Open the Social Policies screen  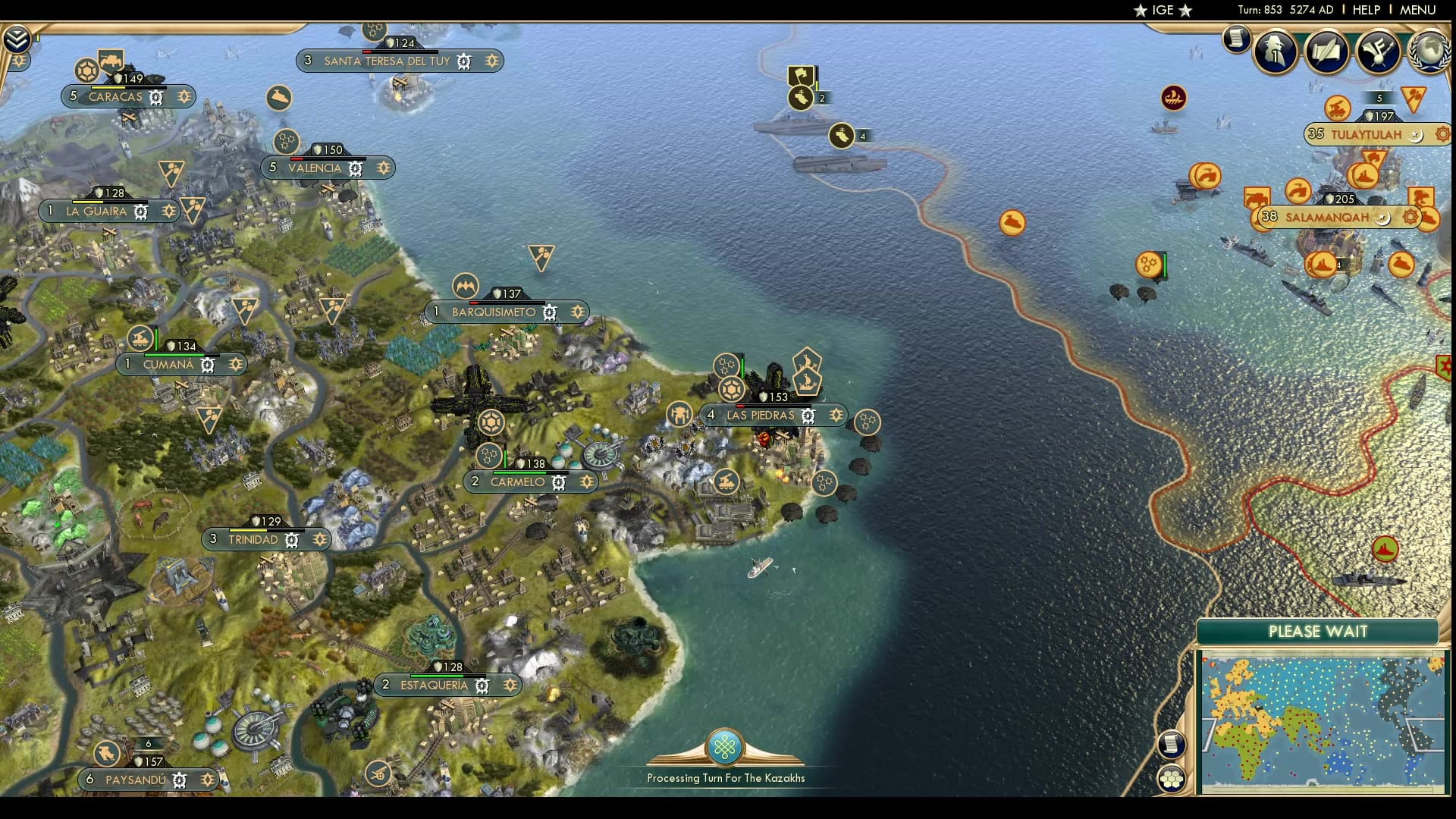(1326, 52)
